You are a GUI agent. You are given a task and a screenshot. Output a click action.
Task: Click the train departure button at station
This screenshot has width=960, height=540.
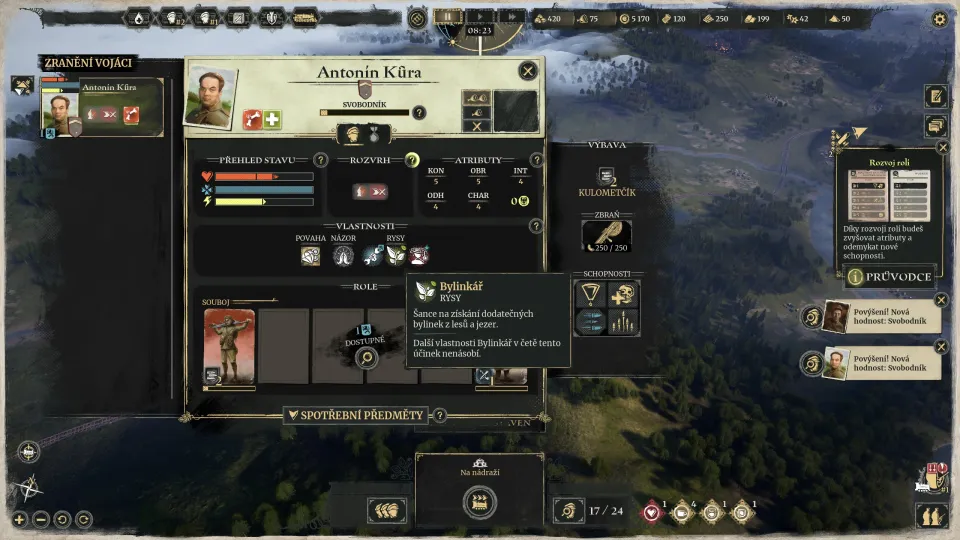(480, 502)
